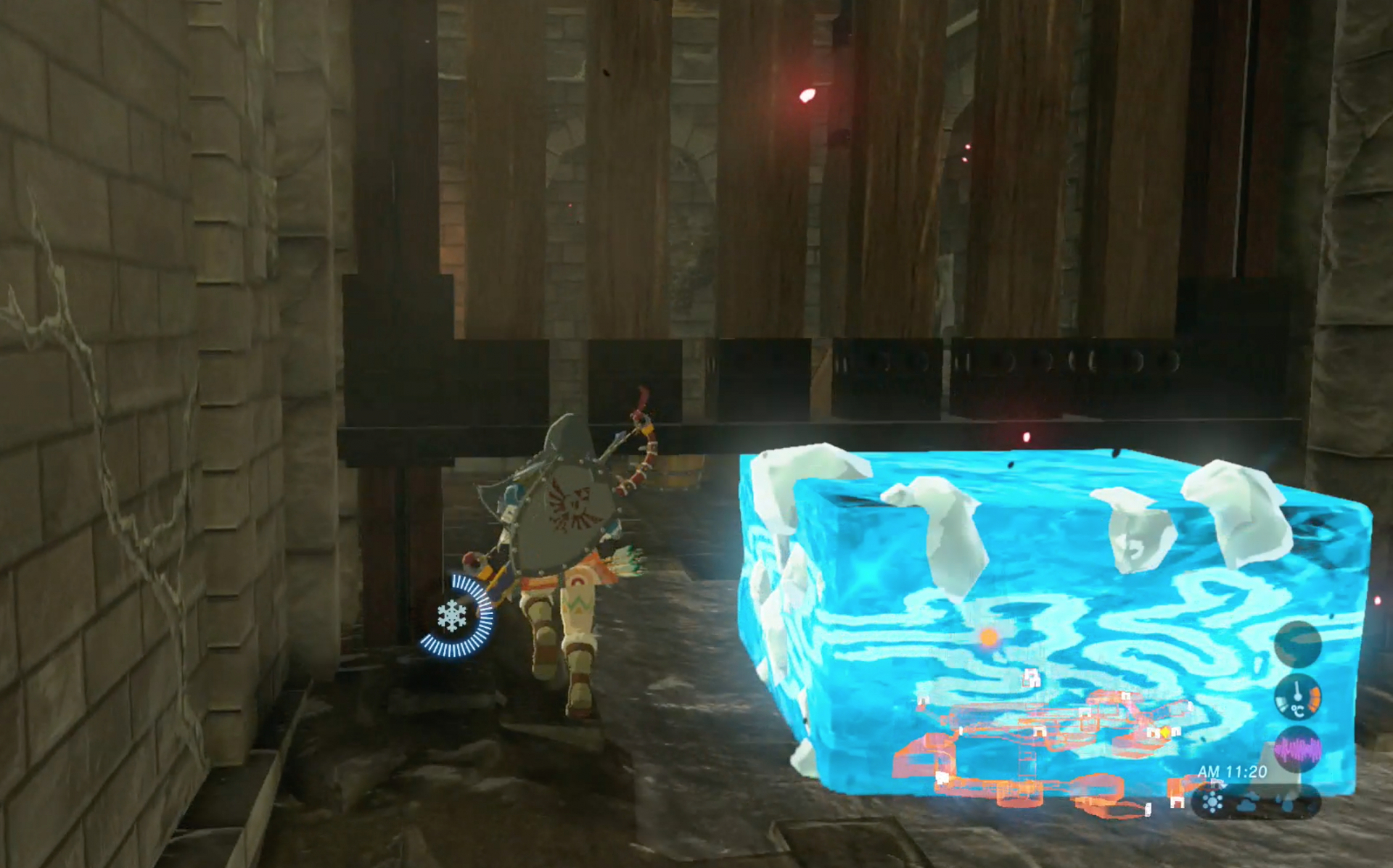1393x868 pixels.
Task: Click the Cryonis snowflake rune icon
Action: pyautogui.click(x=453, y=616)
